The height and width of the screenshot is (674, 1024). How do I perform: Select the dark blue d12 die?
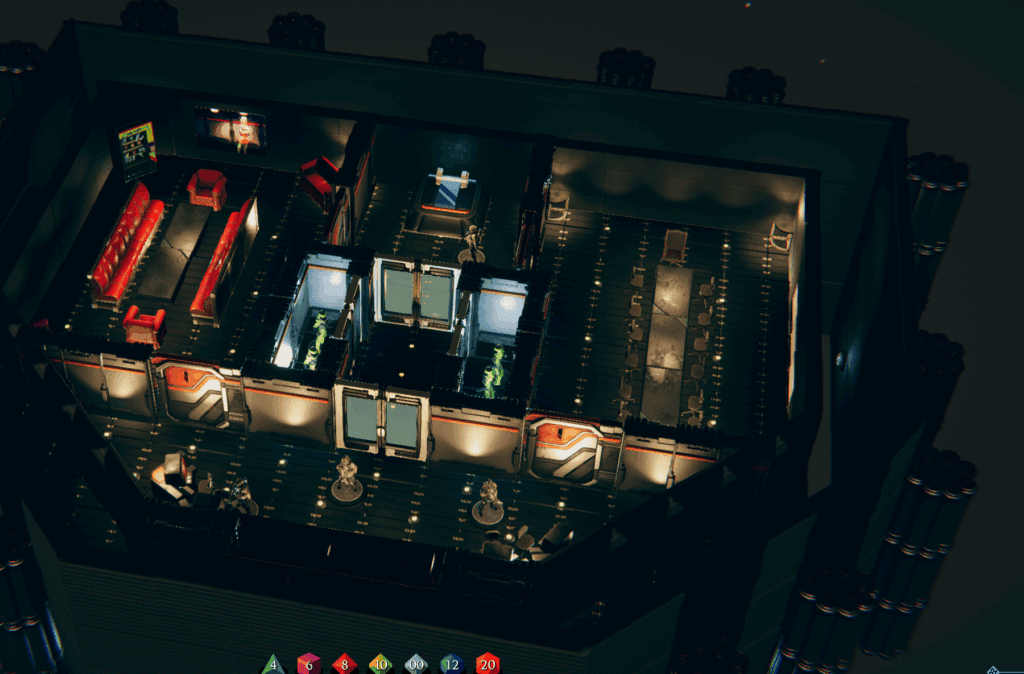(x=452, y=664)
